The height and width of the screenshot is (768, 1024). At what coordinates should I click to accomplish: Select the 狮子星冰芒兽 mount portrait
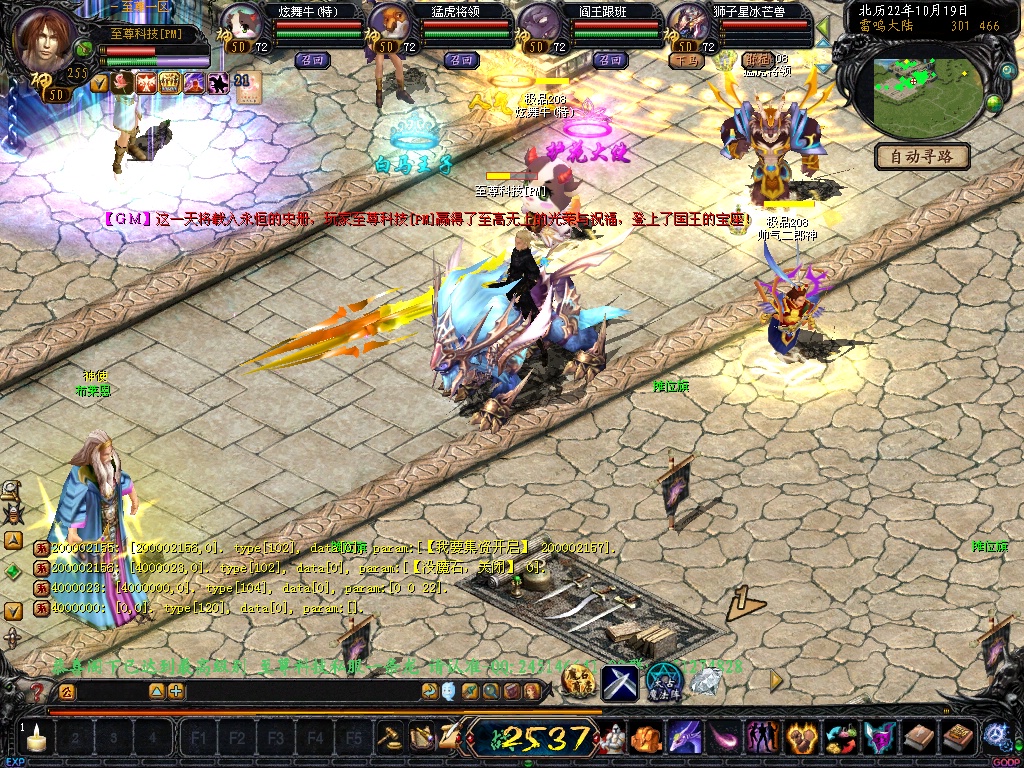tap(688, 22)
